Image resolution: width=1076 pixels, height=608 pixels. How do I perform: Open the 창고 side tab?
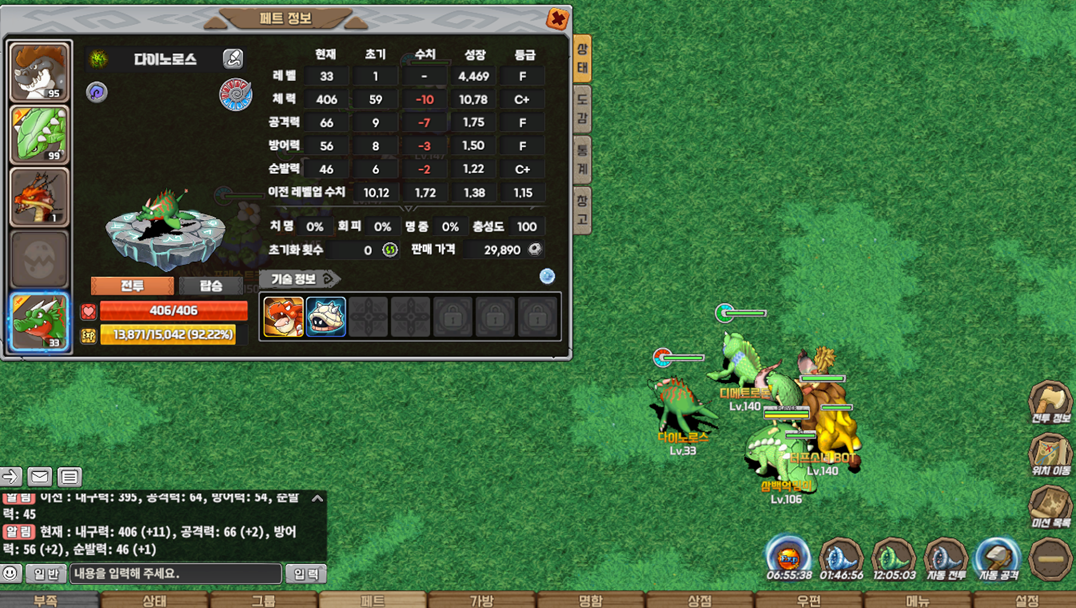582,210
